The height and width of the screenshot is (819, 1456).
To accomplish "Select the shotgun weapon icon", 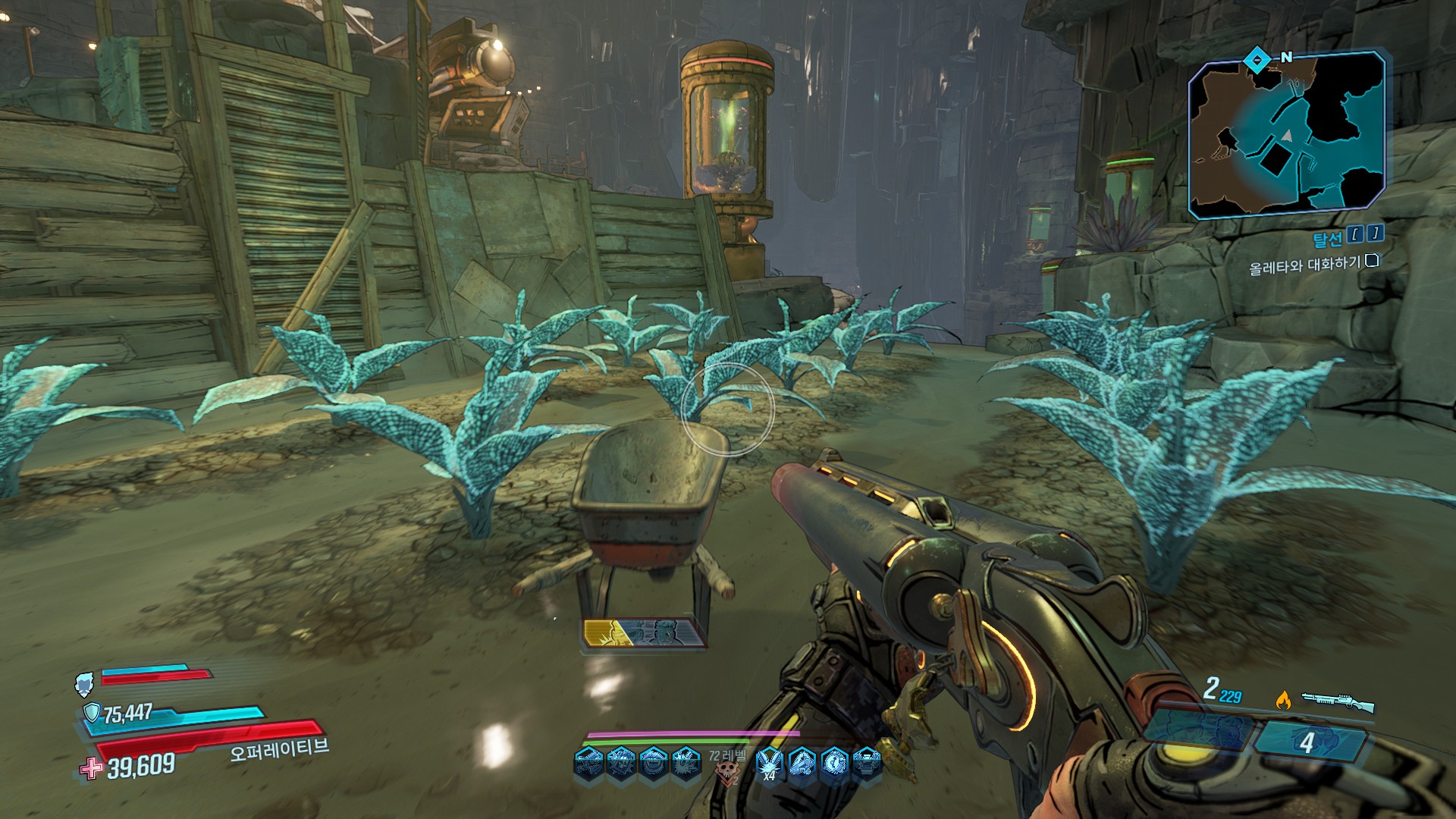I will [1338, 701].
